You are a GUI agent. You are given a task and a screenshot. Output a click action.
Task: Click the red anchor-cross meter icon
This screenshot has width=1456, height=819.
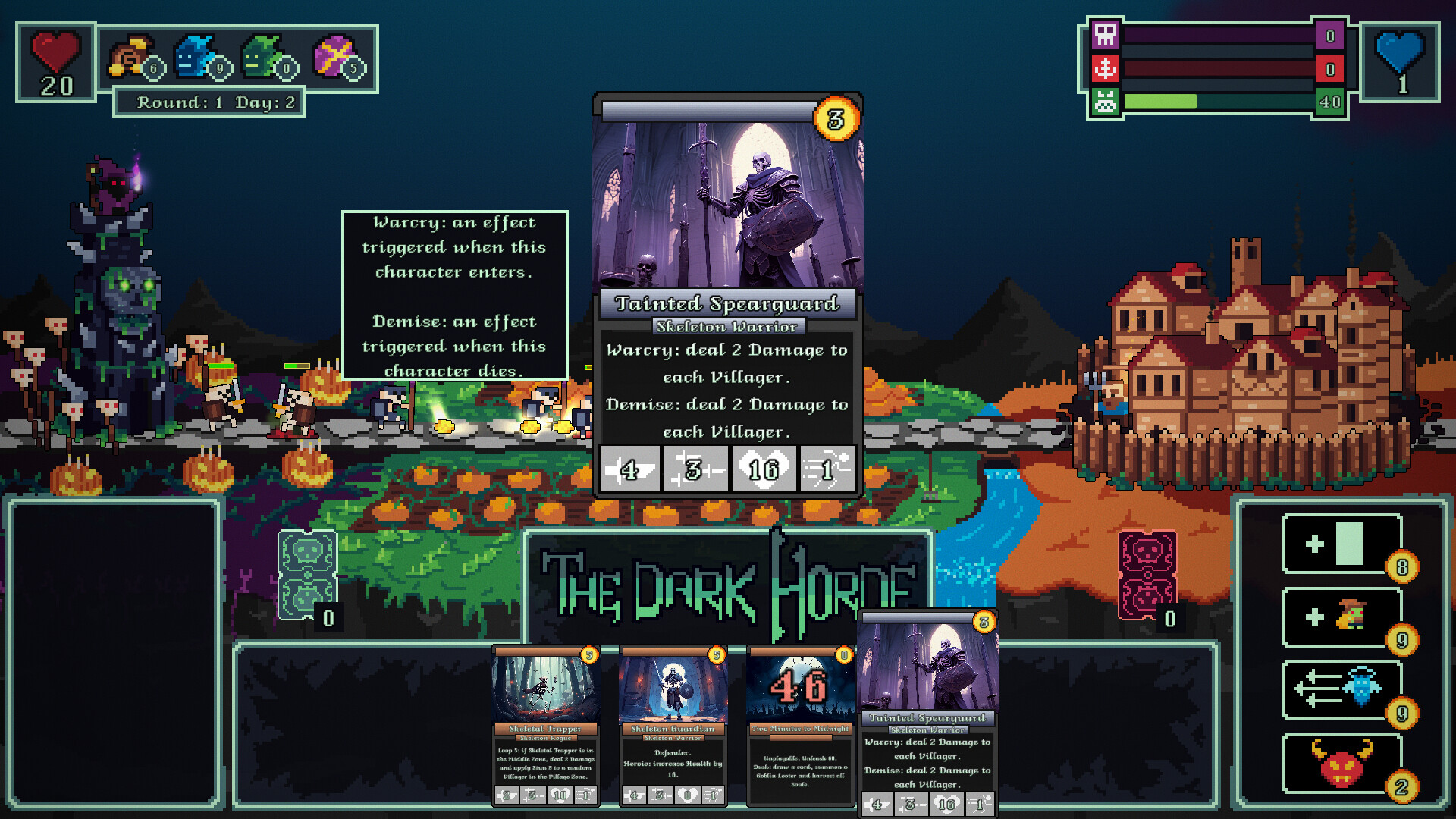tap(1106, 68)
